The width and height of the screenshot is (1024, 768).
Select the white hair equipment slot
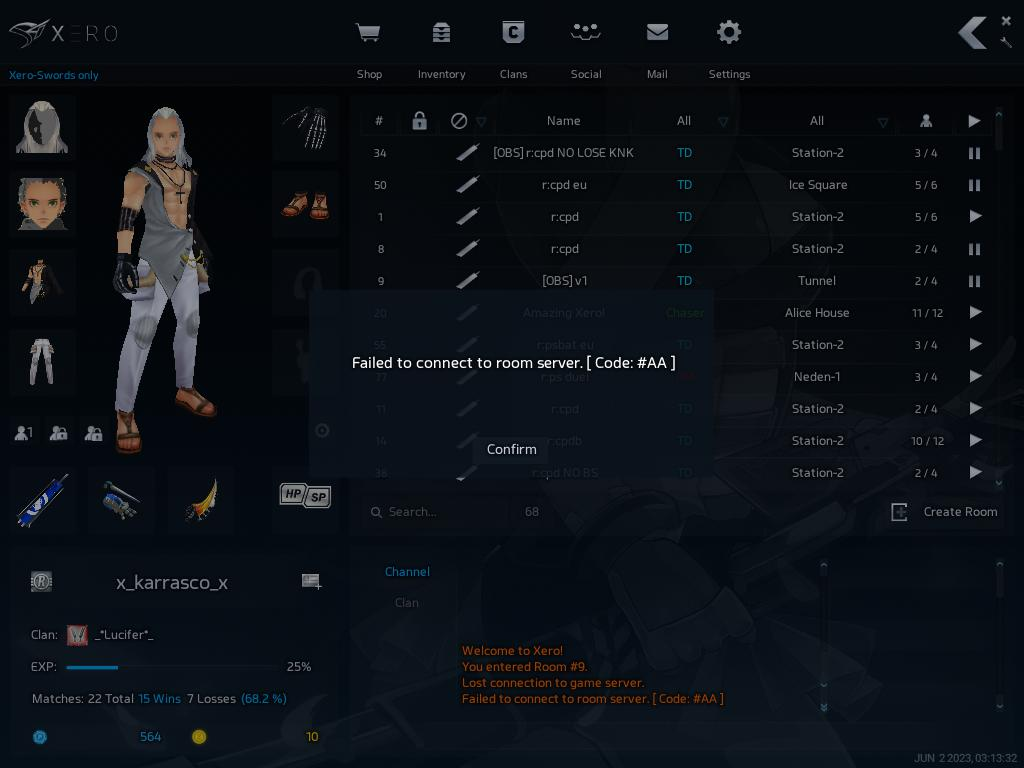click(42, 128)
